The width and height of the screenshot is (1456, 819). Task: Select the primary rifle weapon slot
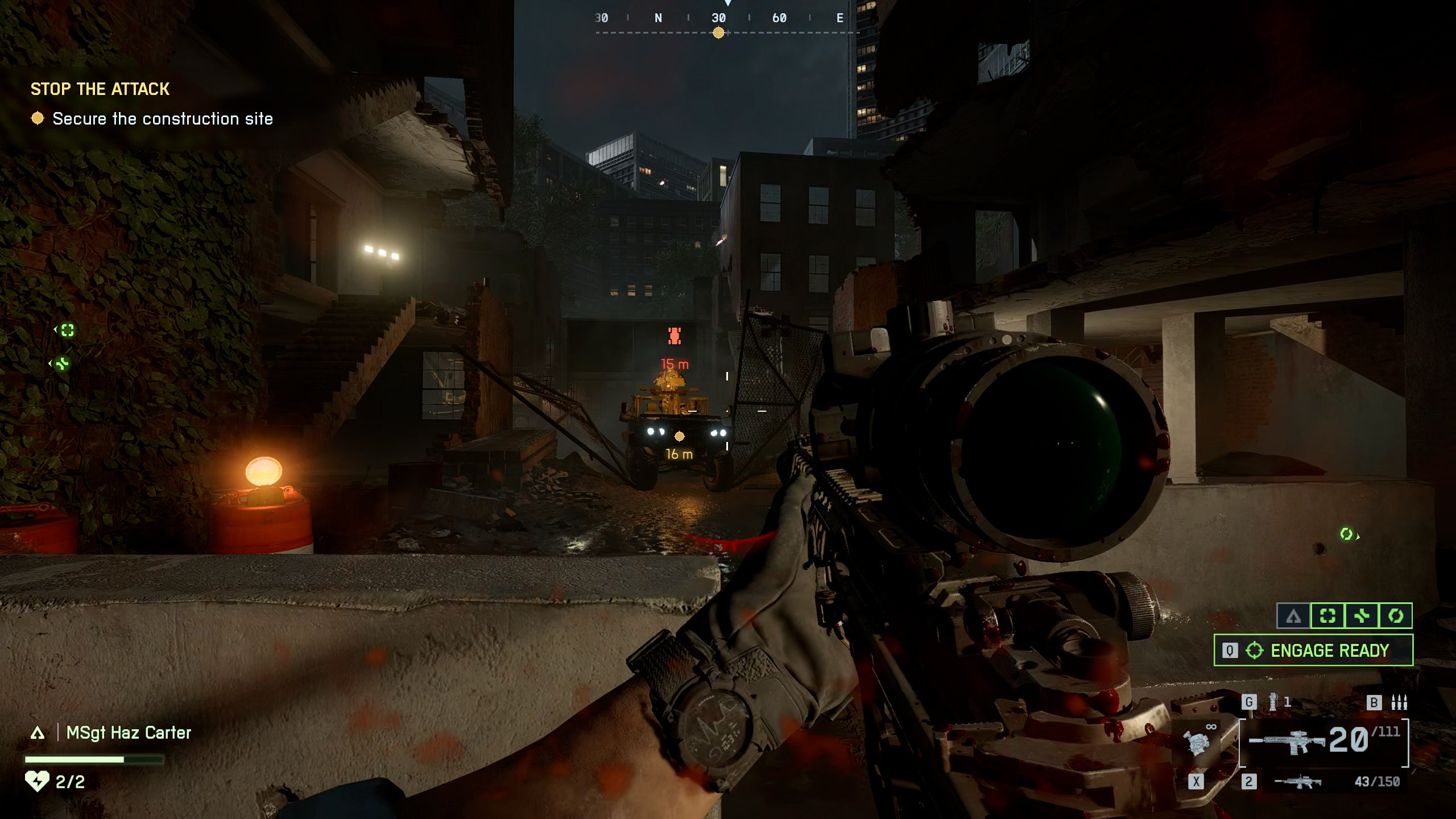(x=1323, y=742)
